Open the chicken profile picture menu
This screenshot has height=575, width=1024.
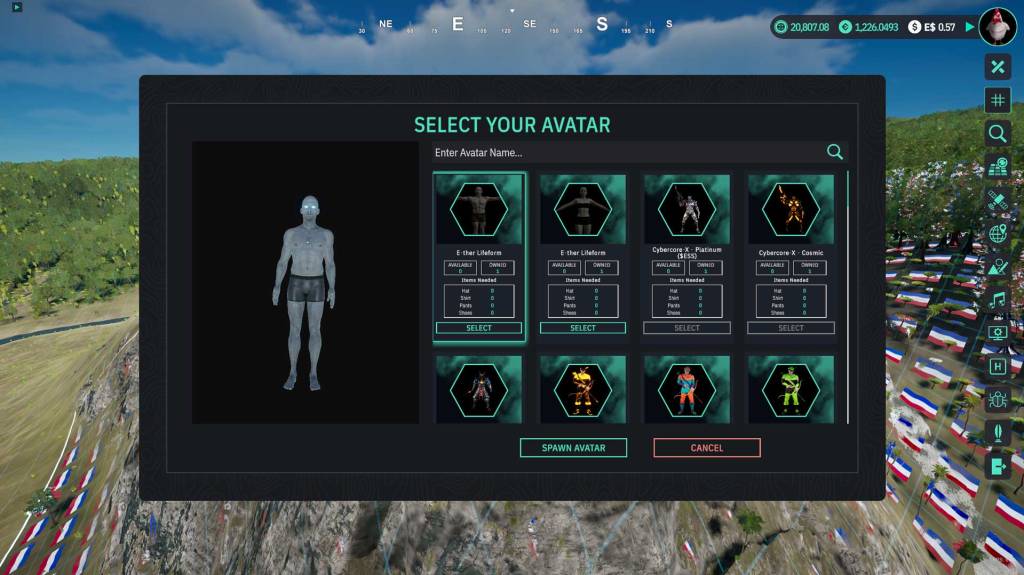(997, 27)
